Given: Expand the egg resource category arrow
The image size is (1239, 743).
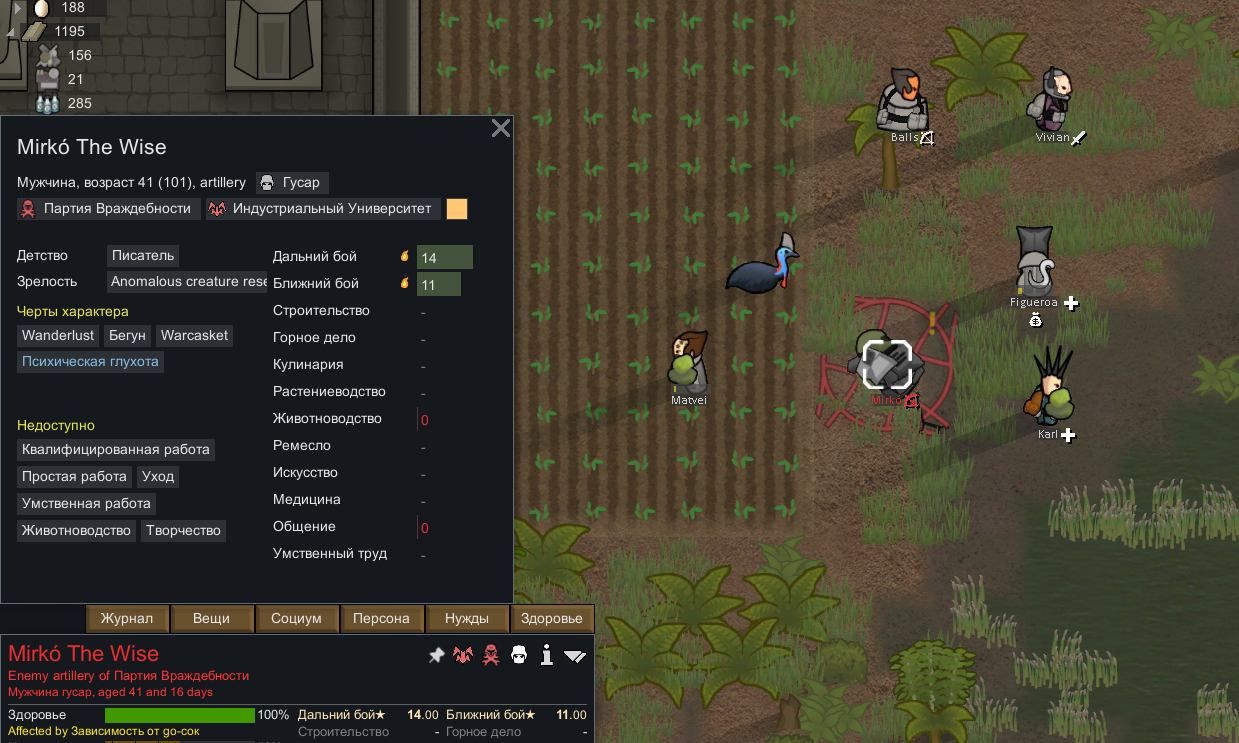Looking at the screenshot, I should coord(18,8).
